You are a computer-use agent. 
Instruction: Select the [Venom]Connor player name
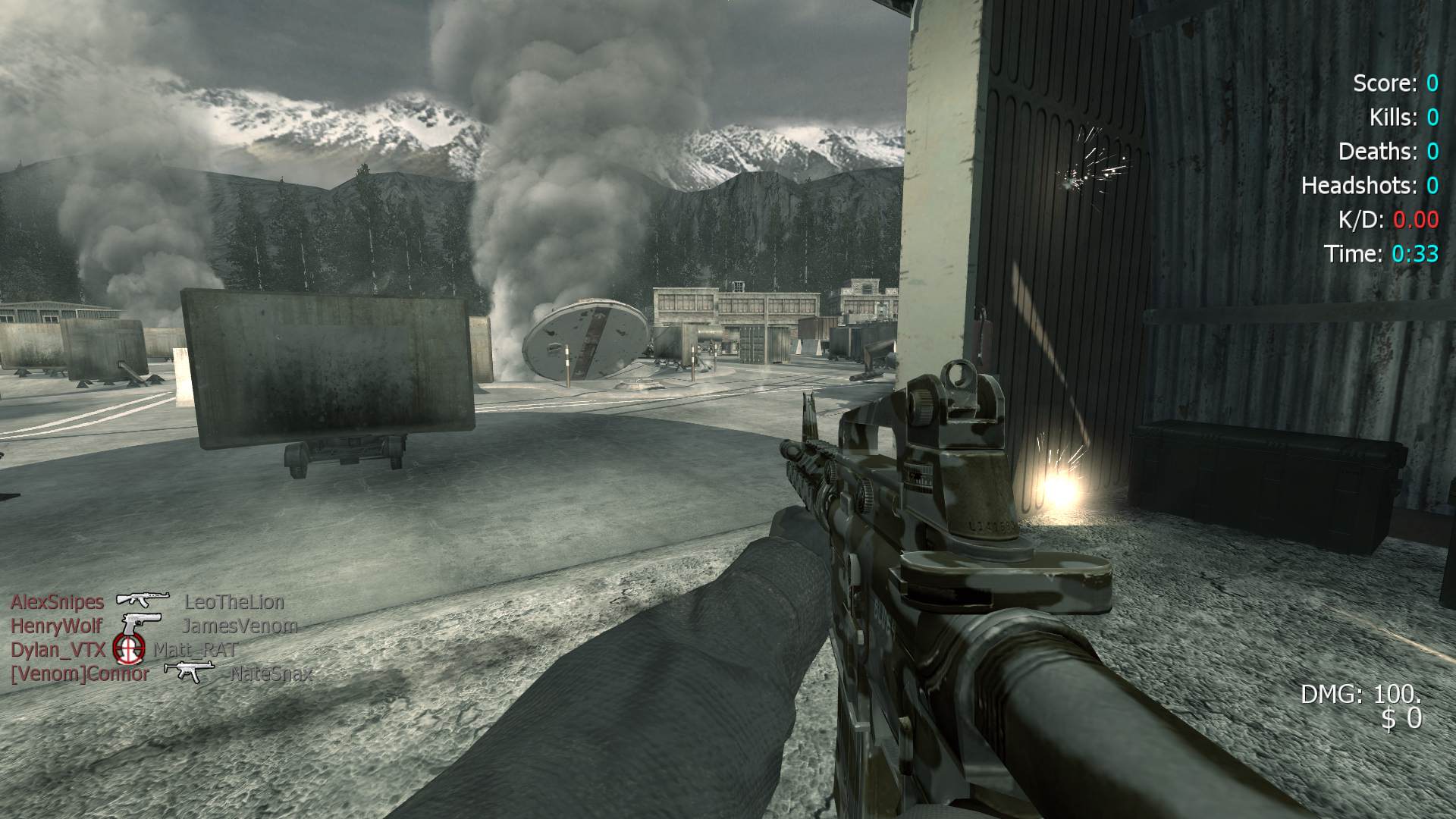(x=80, y=673)
